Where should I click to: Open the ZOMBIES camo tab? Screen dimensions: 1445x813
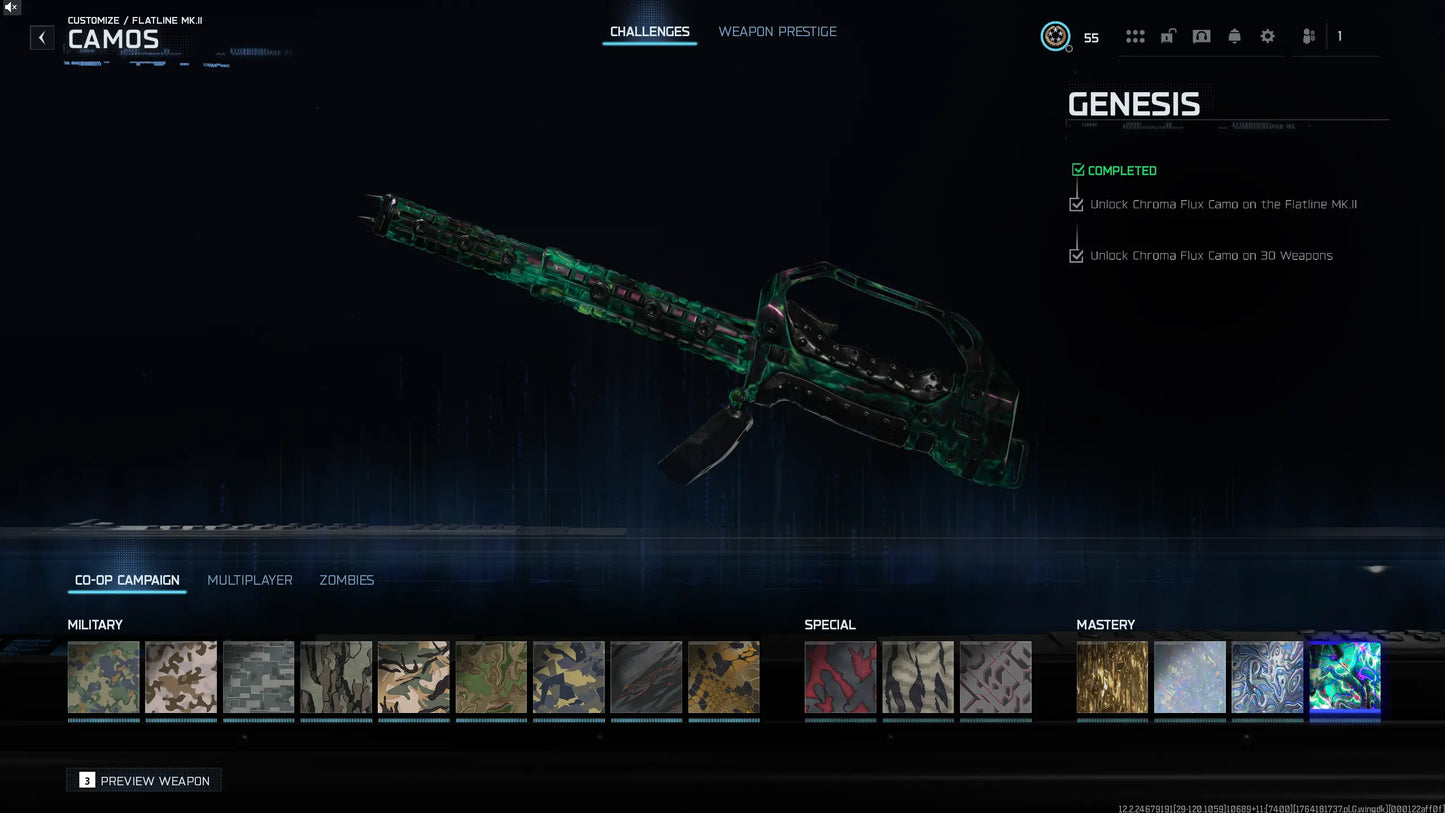pos(346,580)
